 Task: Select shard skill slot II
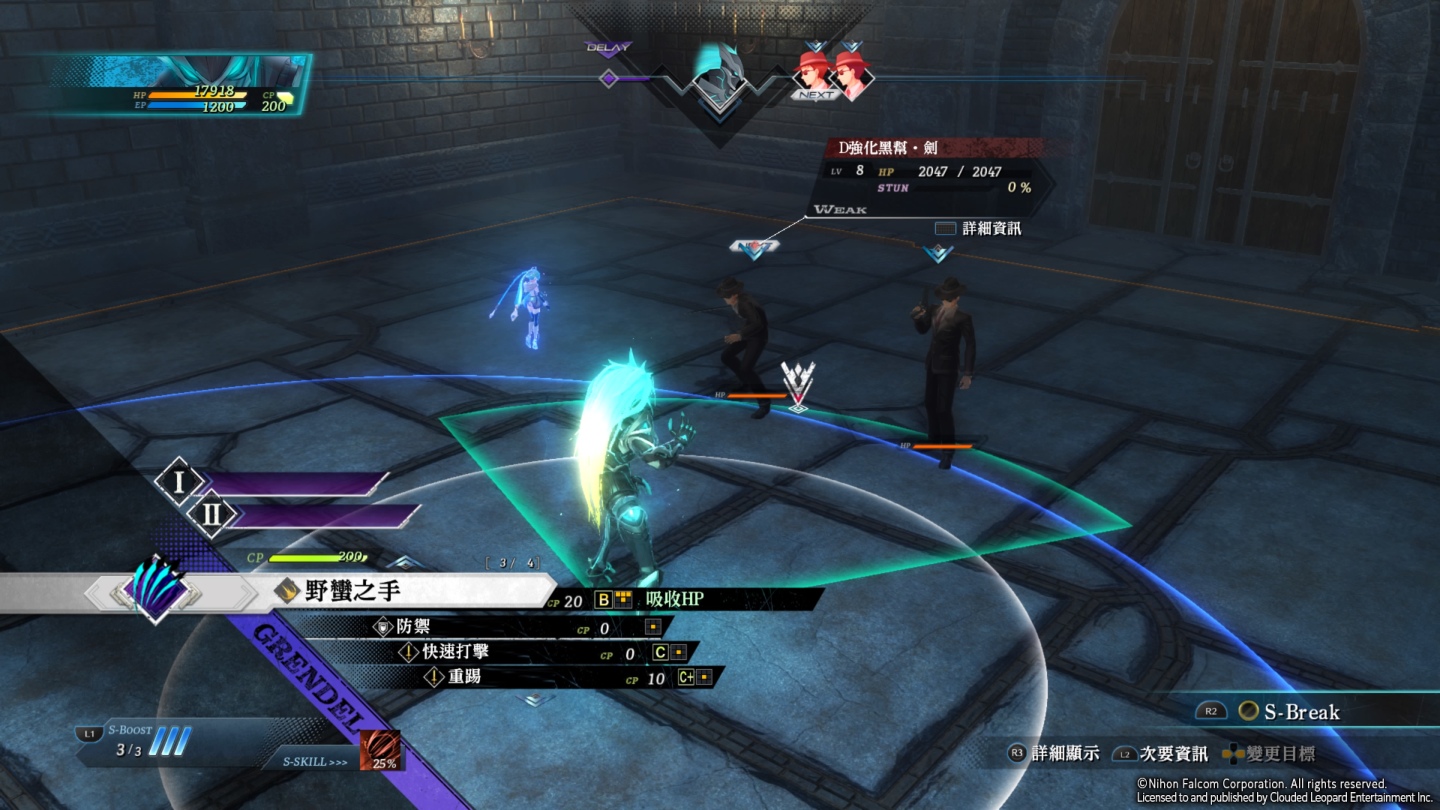pyautogui.click(x=213, y=515)
